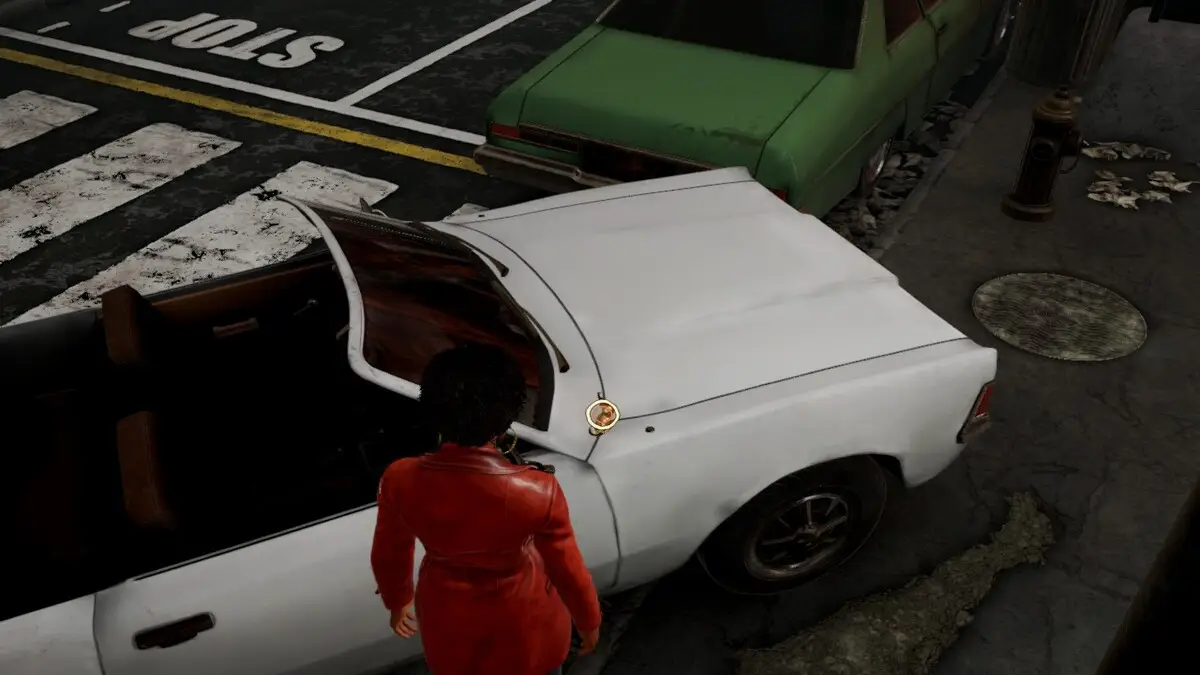
Task: Select the gold ring interaction marker on the car
Action: coord(602,415)
